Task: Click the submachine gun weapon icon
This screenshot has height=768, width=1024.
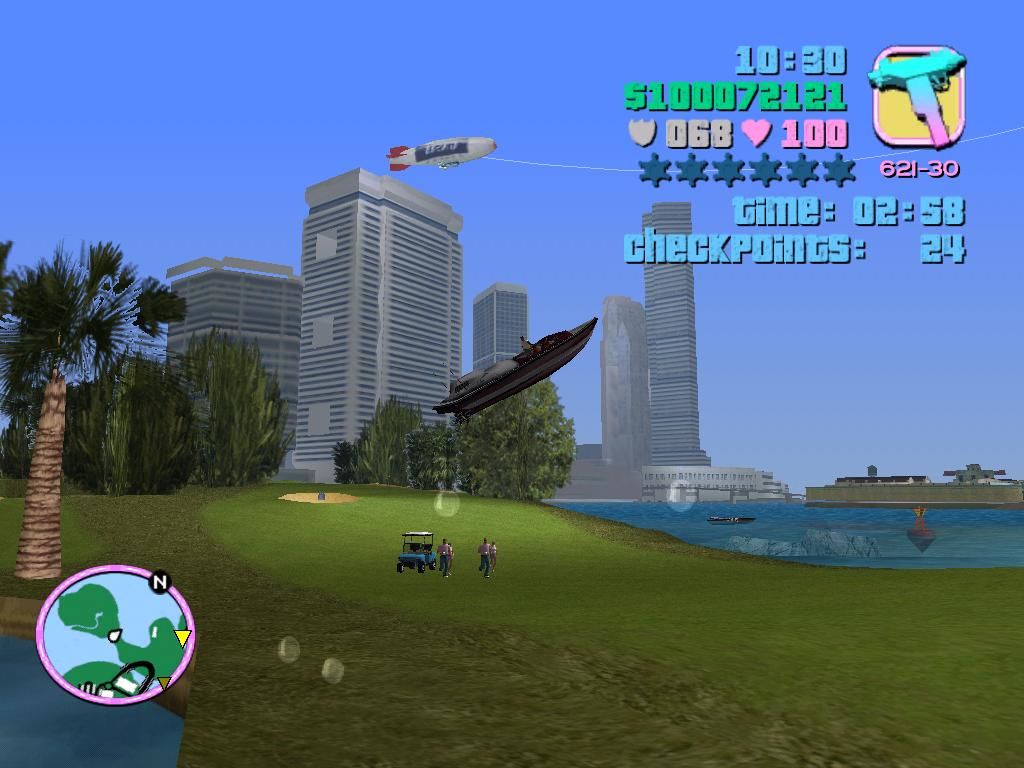Action: (x=918, y=97)
